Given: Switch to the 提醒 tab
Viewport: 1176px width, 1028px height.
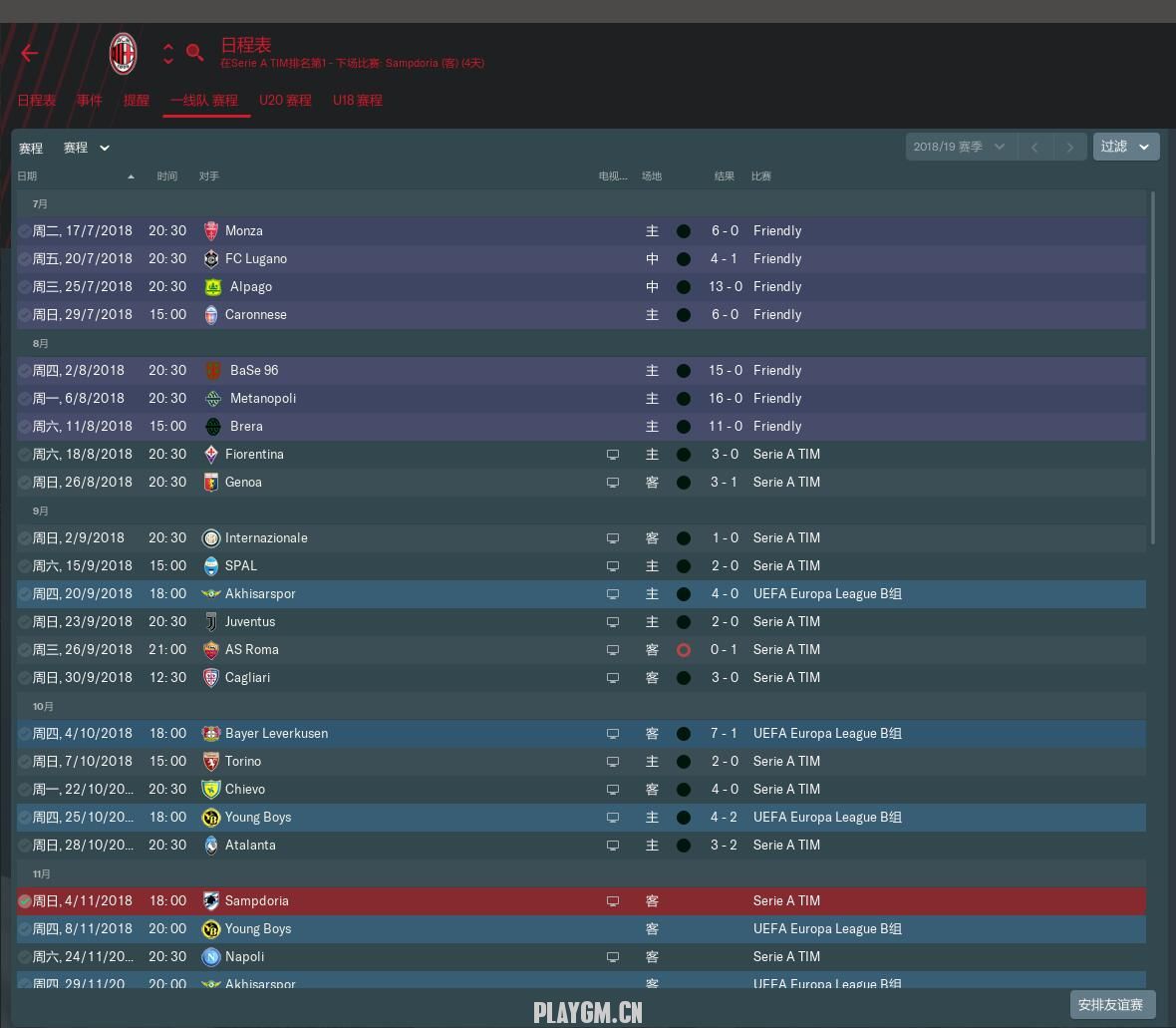Looking at the screenshot, I should pyautogui.click(x=137, y=100).
